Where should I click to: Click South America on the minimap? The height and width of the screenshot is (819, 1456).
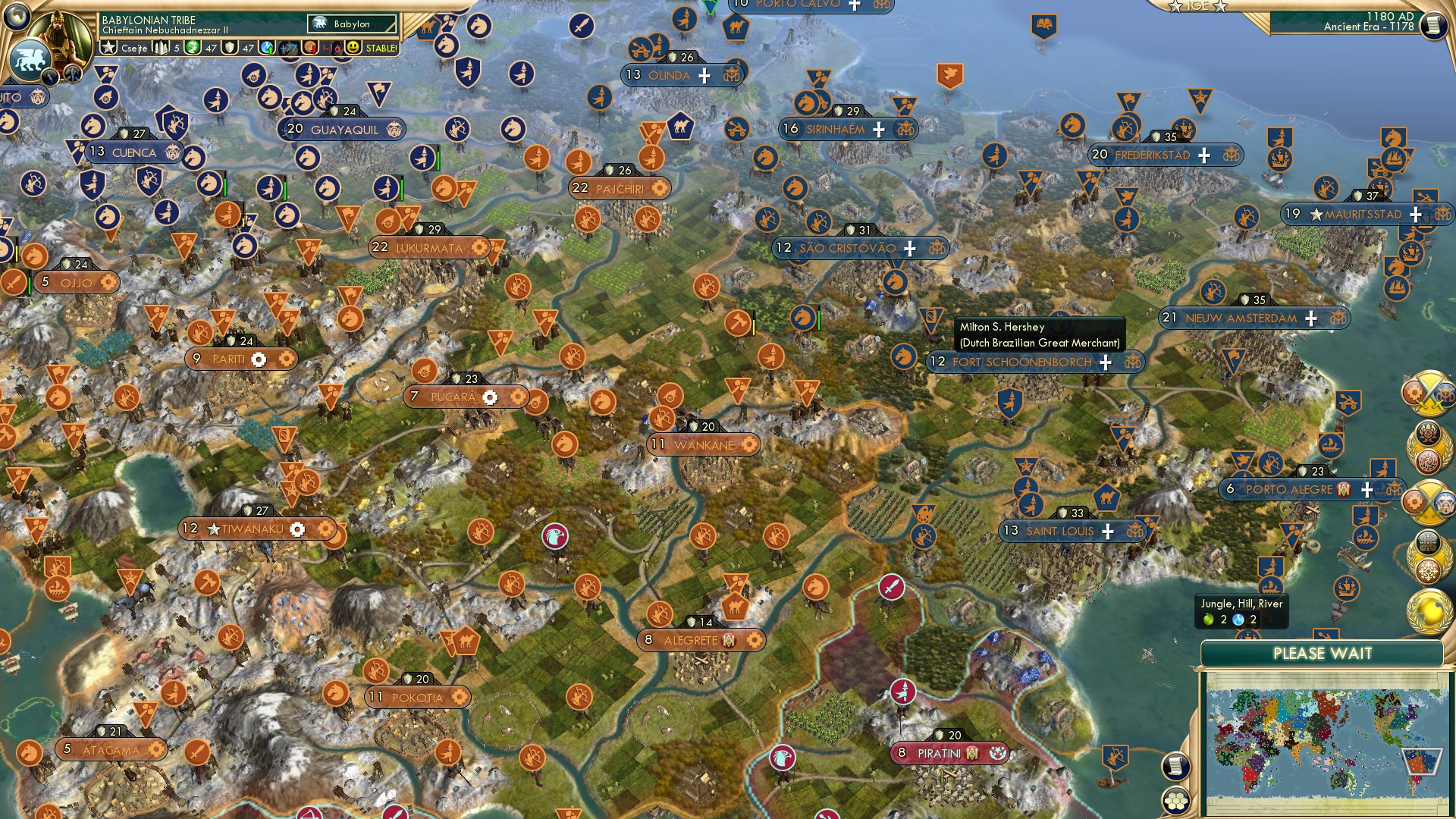[1419, 761]
